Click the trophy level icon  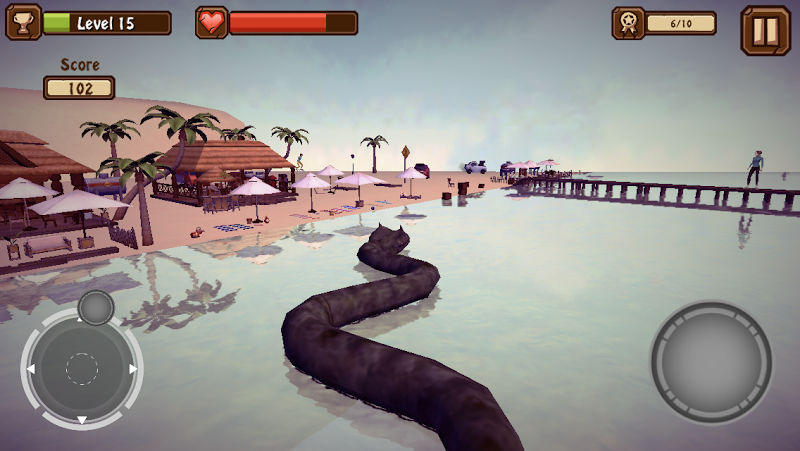point(23,22)
